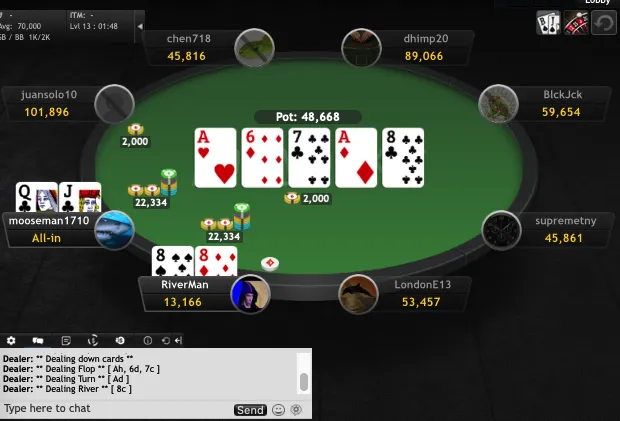
Task: Collapse the chat panel with the arrow icon
Action: [177, 341]
